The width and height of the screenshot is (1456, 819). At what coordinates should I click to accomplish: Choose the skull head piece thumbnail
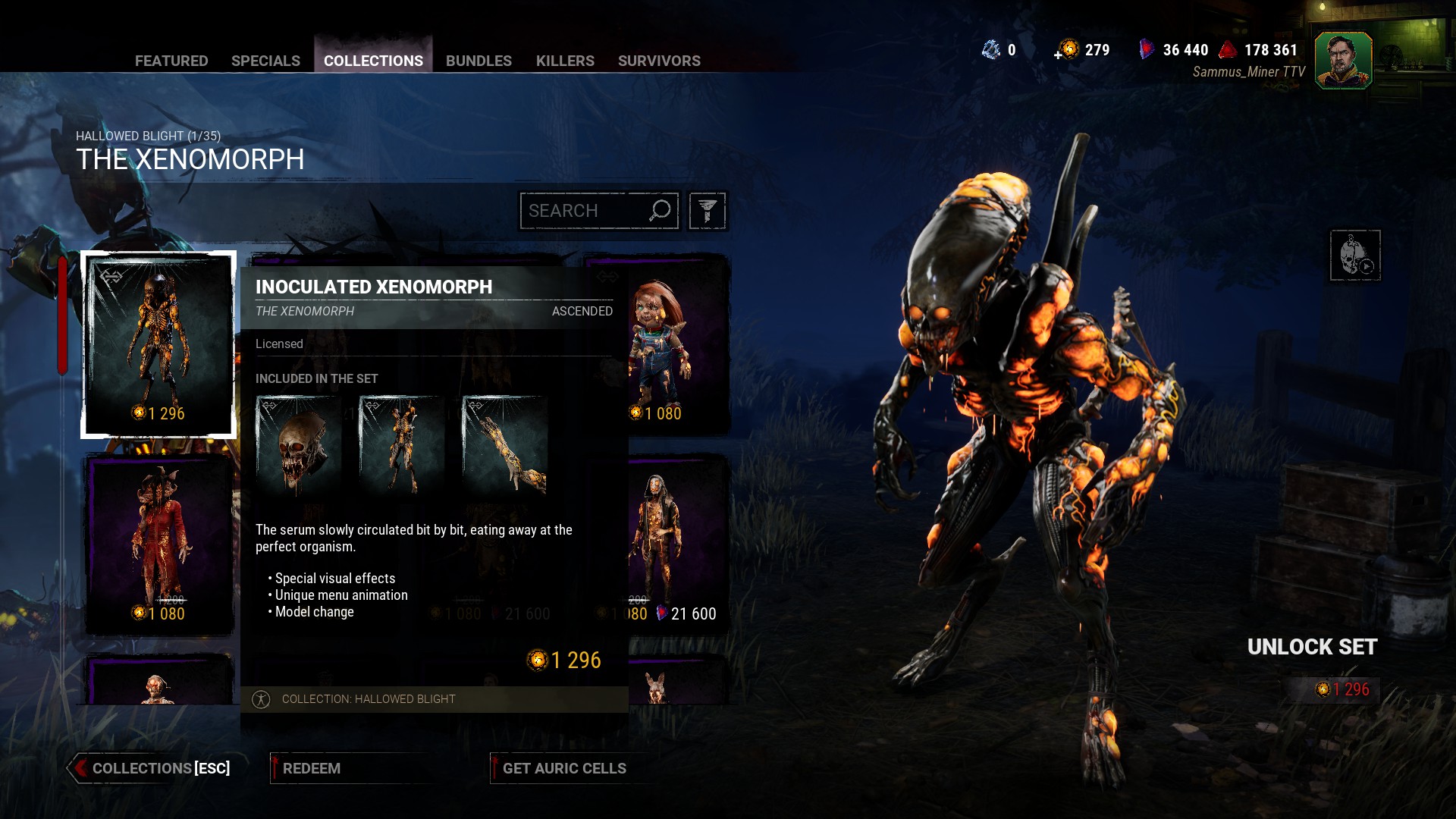pos(299,445)
